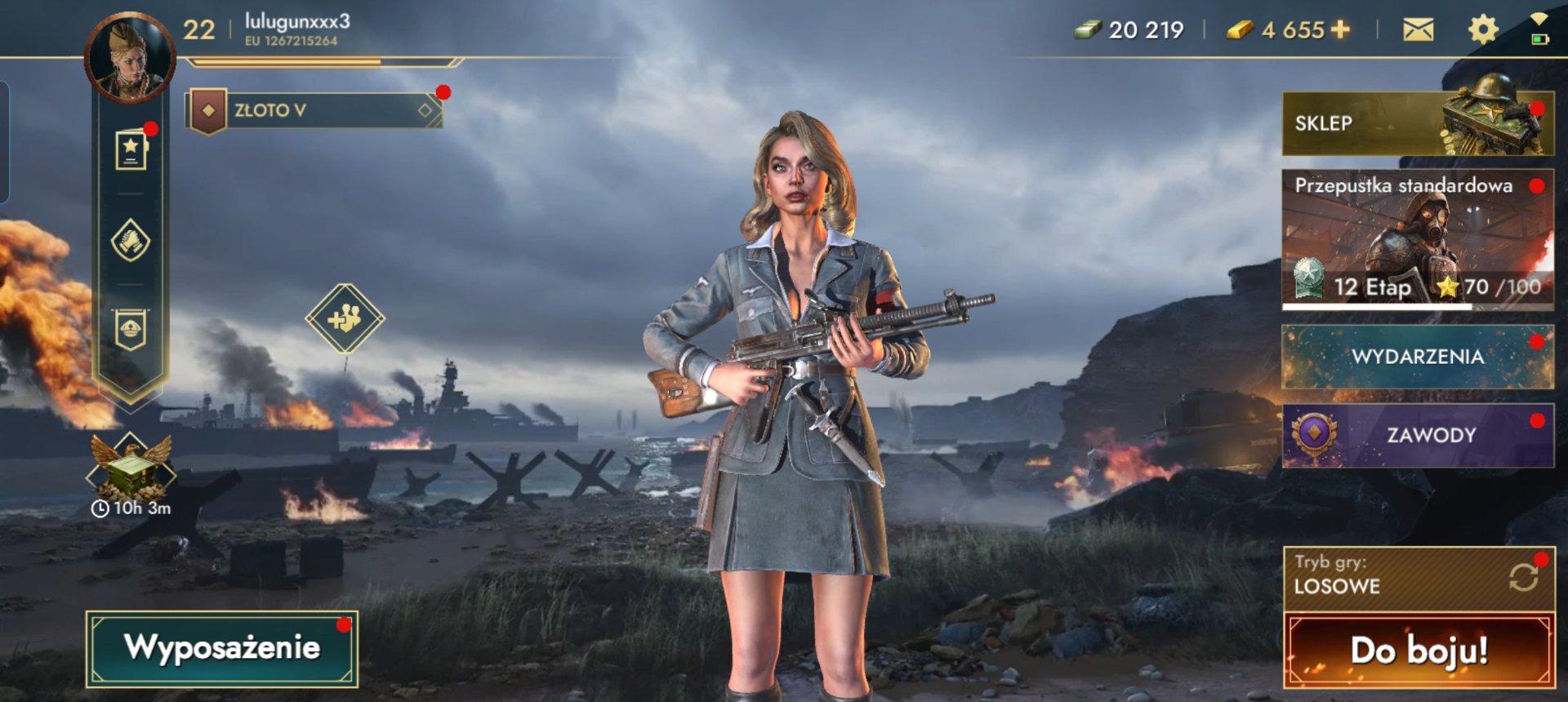Screen dimensions: 1568x702
Task: Open the soldier helmet badge icon
Action: coord(131,329)
